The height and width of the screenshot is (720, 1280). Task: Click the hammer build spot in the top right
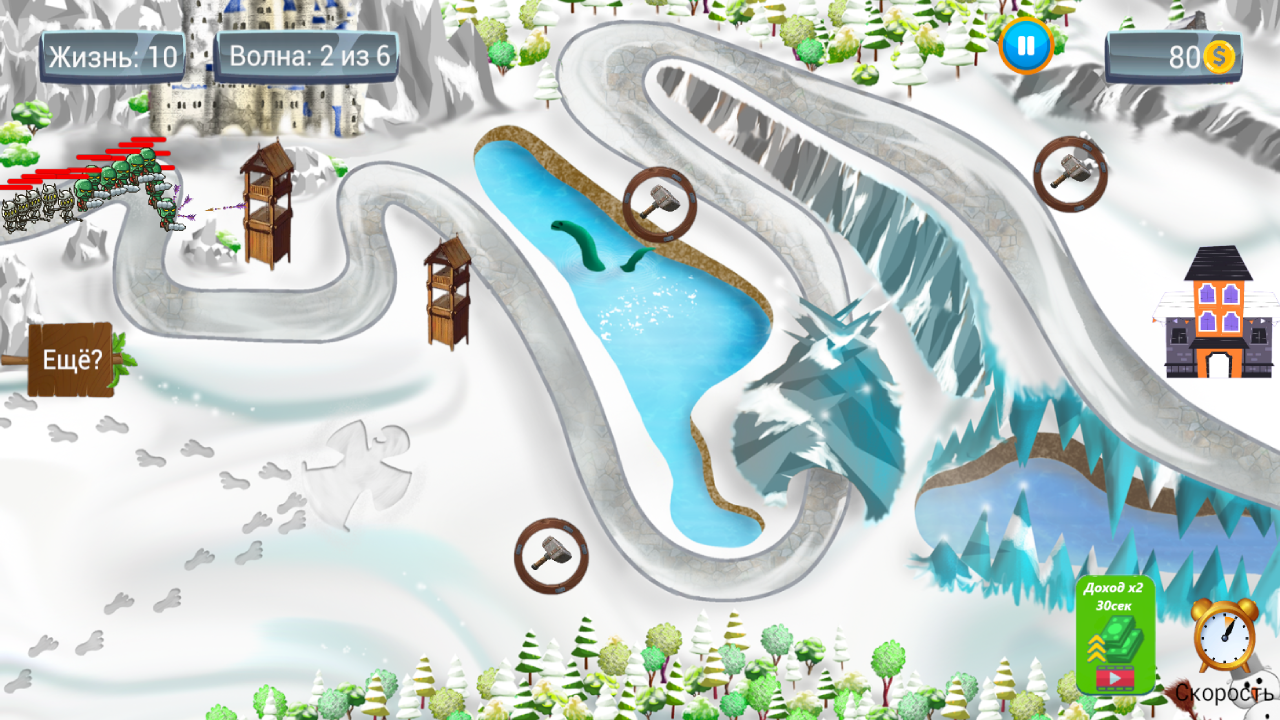[x=1070, y=172]
